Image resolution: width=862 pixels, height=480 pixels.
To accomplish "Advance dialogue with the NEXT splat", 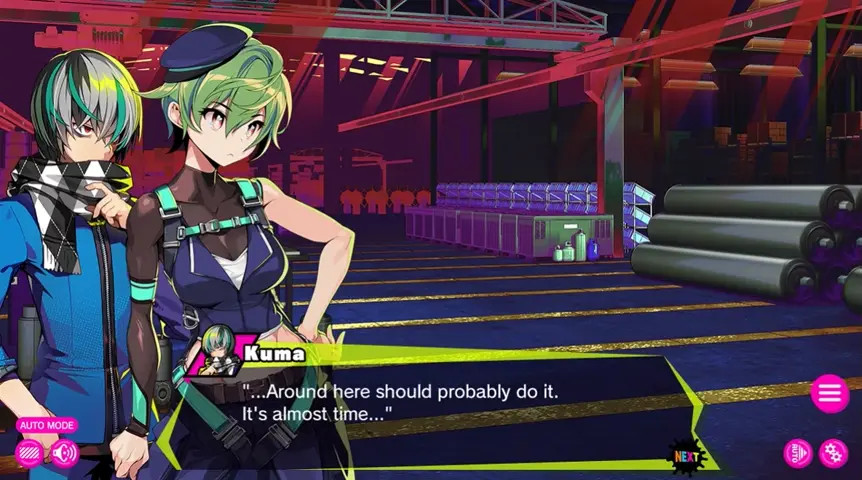I will point(687,457).
